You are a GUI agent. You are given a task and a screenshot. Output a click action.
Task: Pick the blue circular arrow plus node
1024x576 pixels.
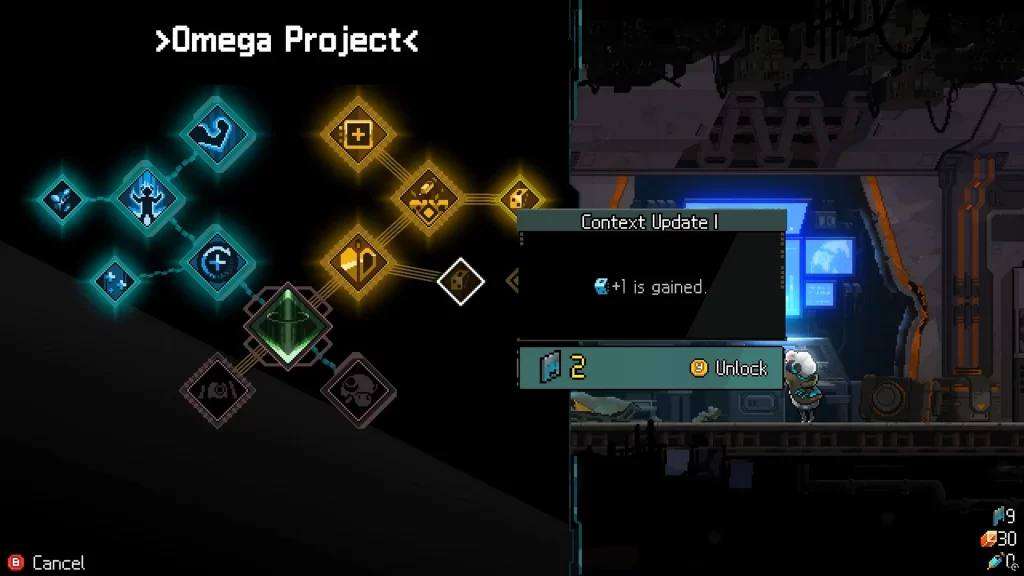pyautogui.click(x=218, y=261)
